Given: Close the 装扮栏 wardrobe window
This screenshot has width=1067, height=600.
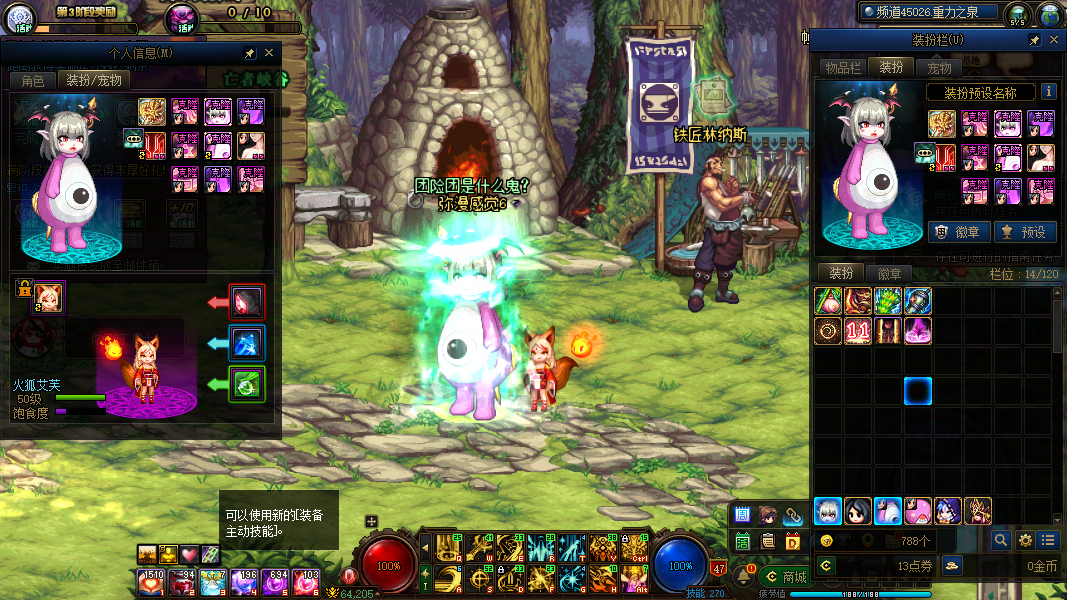Looking at the screenshot, I should pos(1053,40).
